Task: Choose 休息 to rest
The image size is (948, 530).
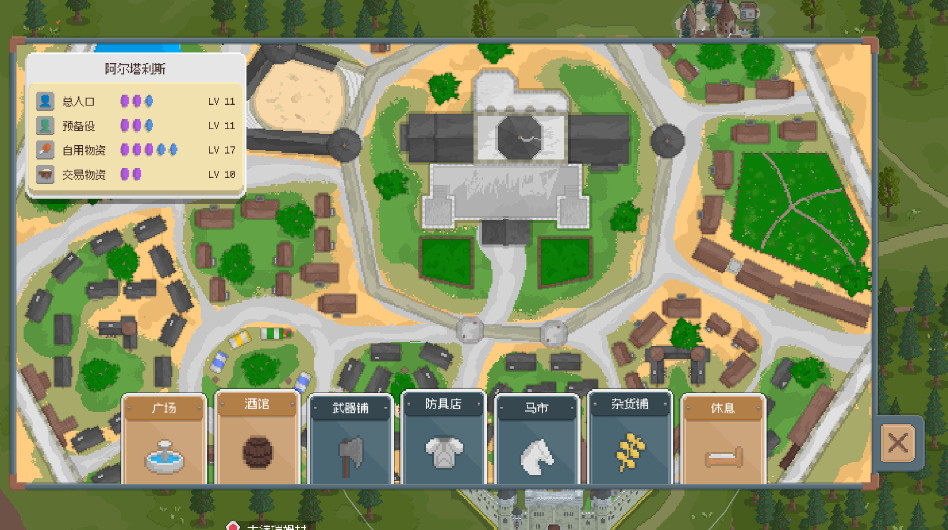Action: (x=723, y=440)
